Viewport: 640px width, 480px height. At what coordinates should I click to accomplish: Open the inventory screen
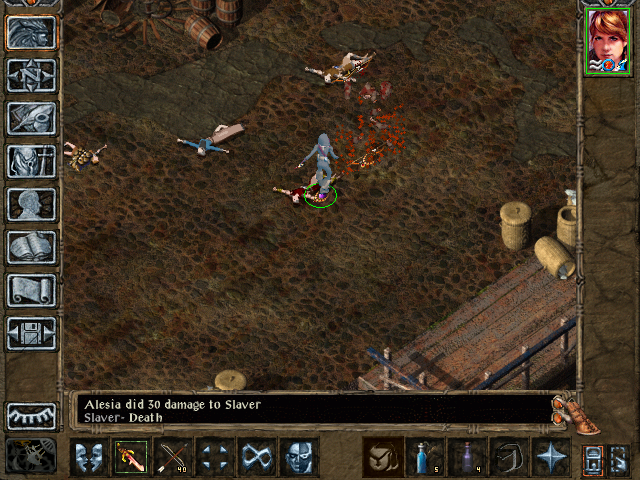pos(32,161)
